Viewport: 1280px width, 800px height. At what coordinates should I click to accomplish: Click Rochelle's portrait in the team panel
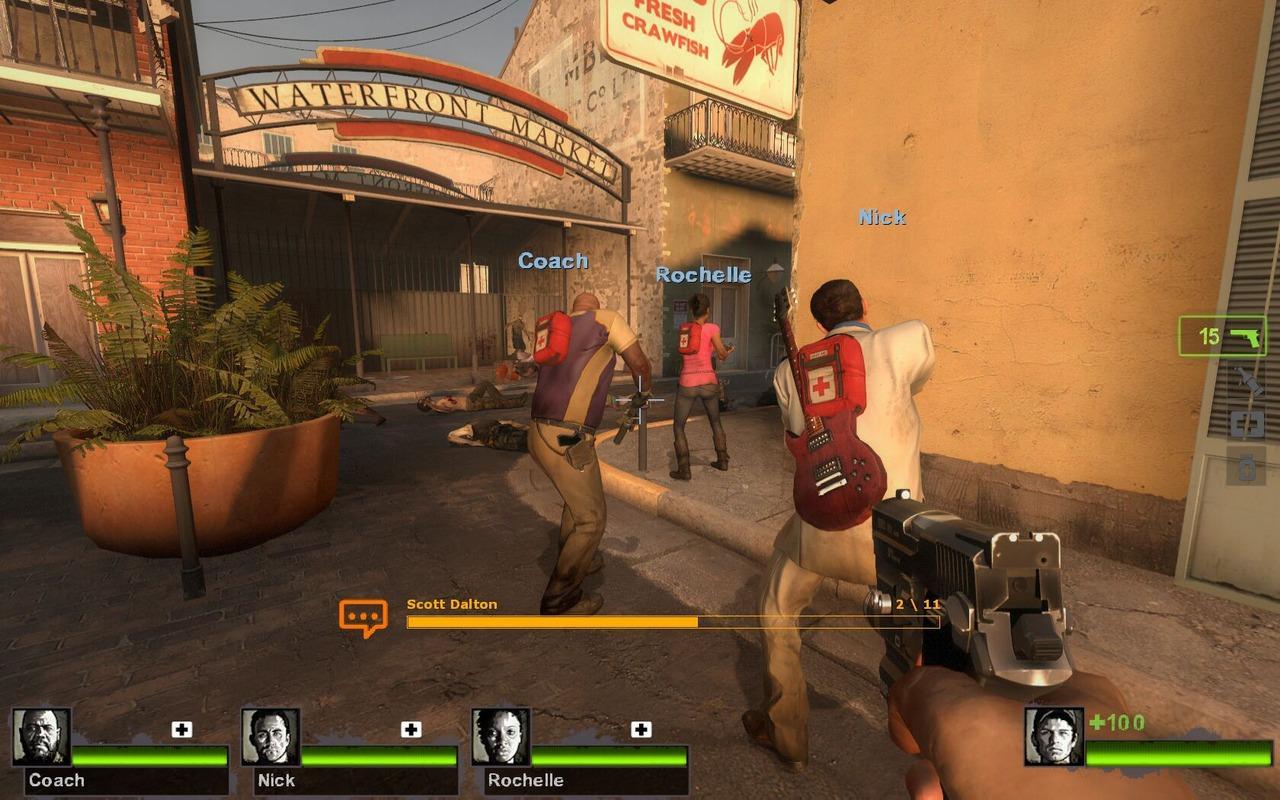pyautogui.click(x=501, y=737)
